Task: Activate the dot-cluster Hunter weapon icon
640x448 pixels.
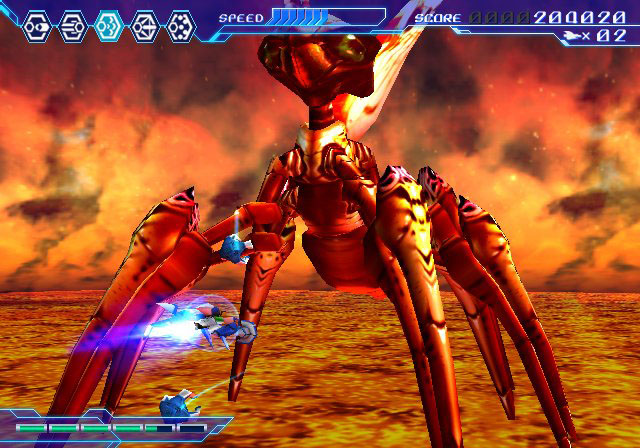Action: 180,25
